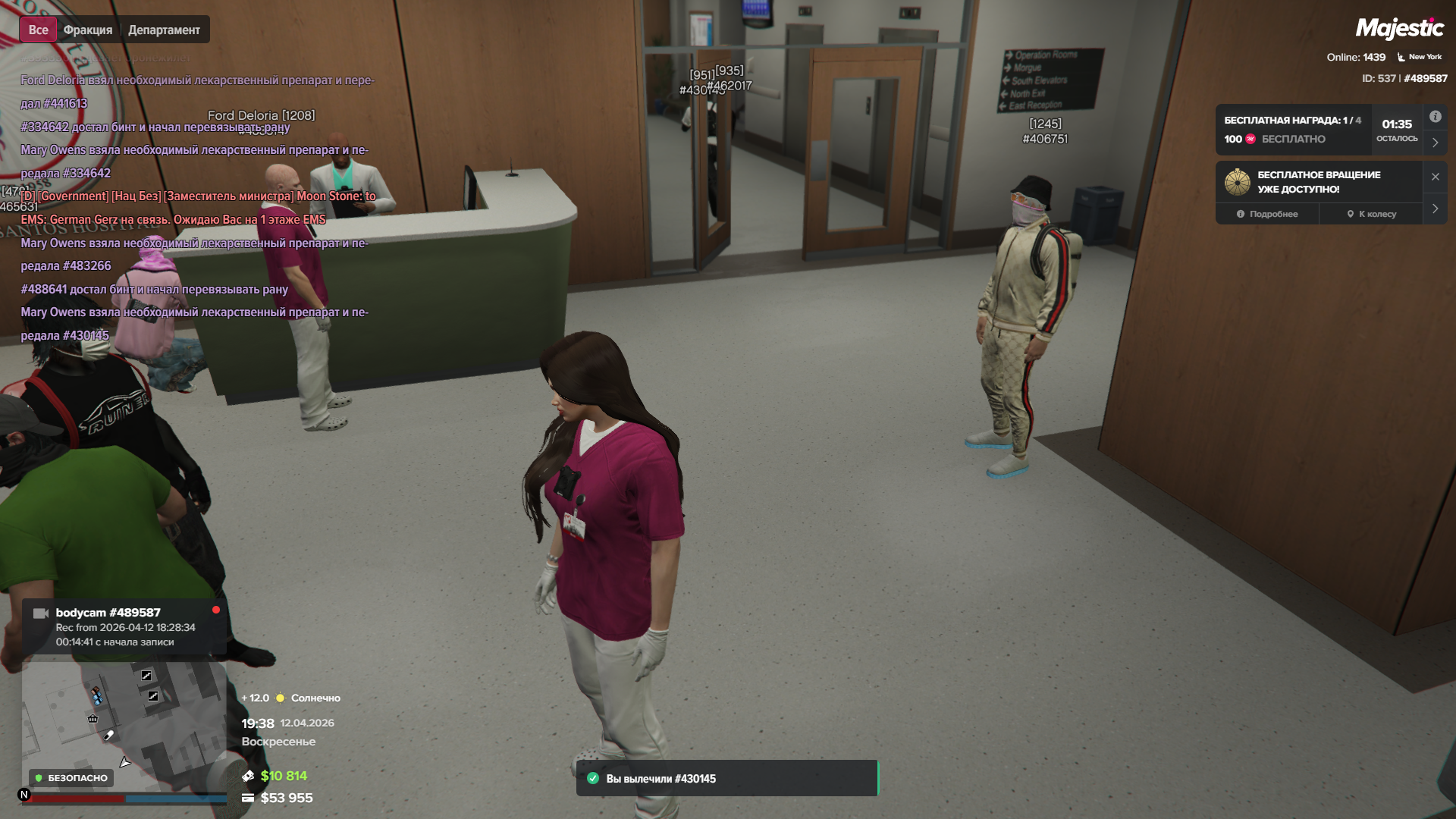The image size is (1456, 819).
Task: Expand the free reward panel arrow
Action: click(1435, 143)
